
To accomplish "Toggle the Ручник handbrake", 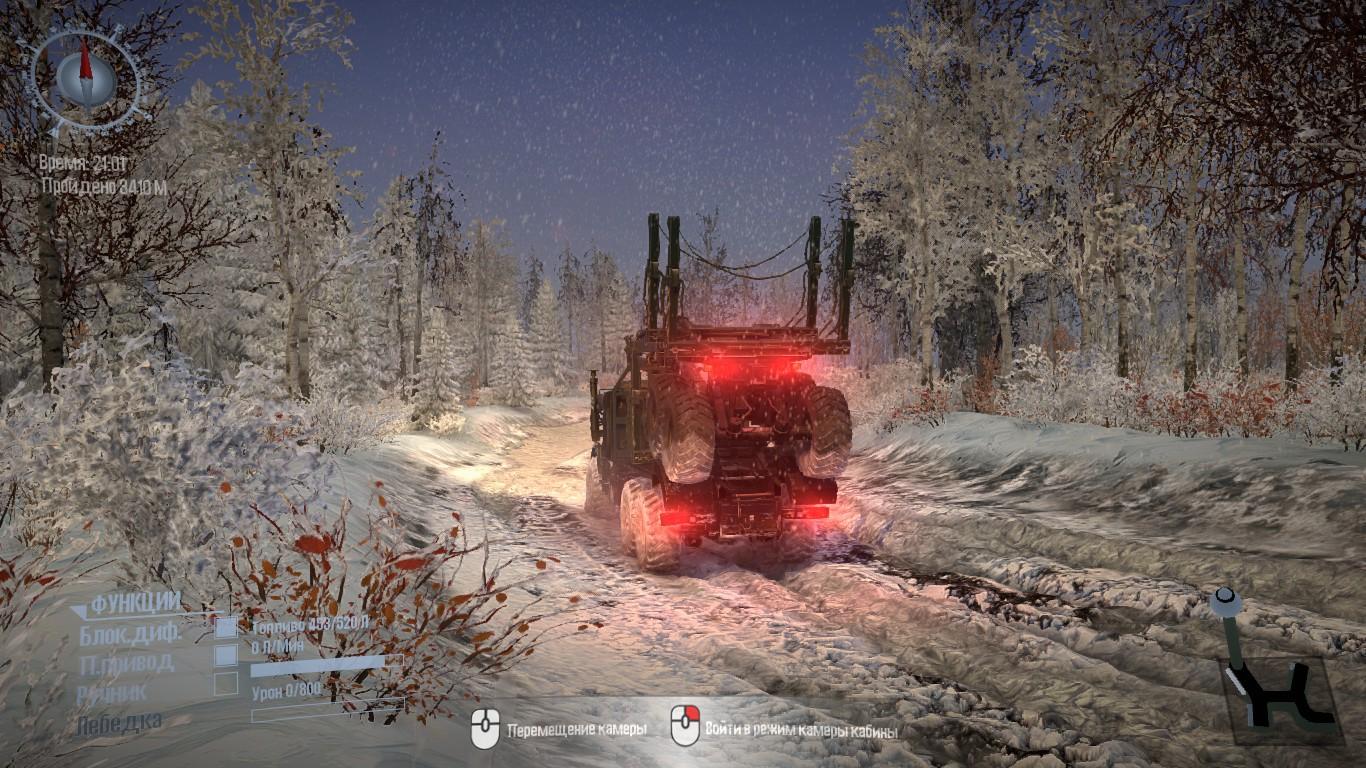I will [x=227, y=684].
